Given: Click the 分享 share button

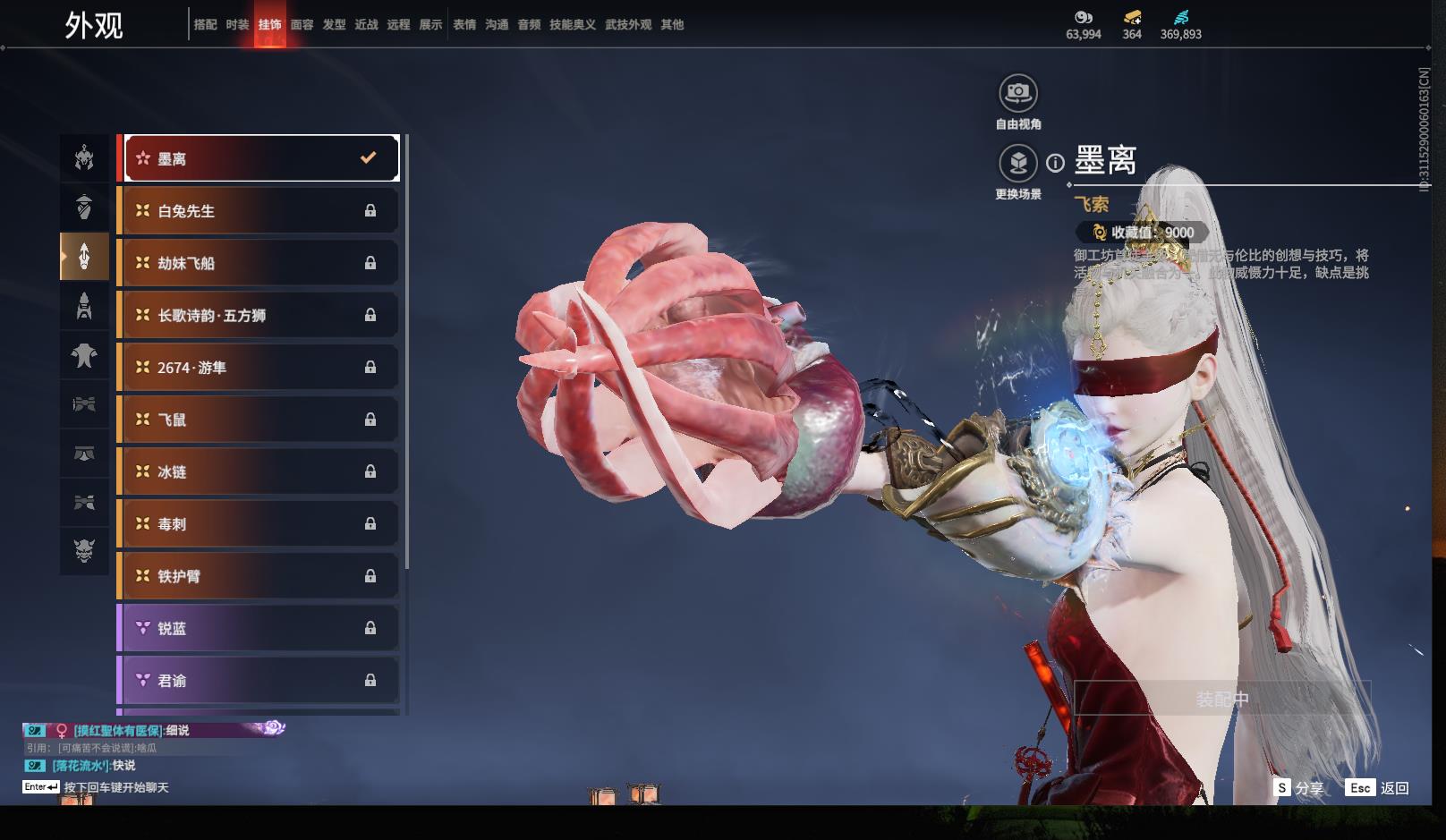Looking at the screenshot, I should [x=1299, y=788].
